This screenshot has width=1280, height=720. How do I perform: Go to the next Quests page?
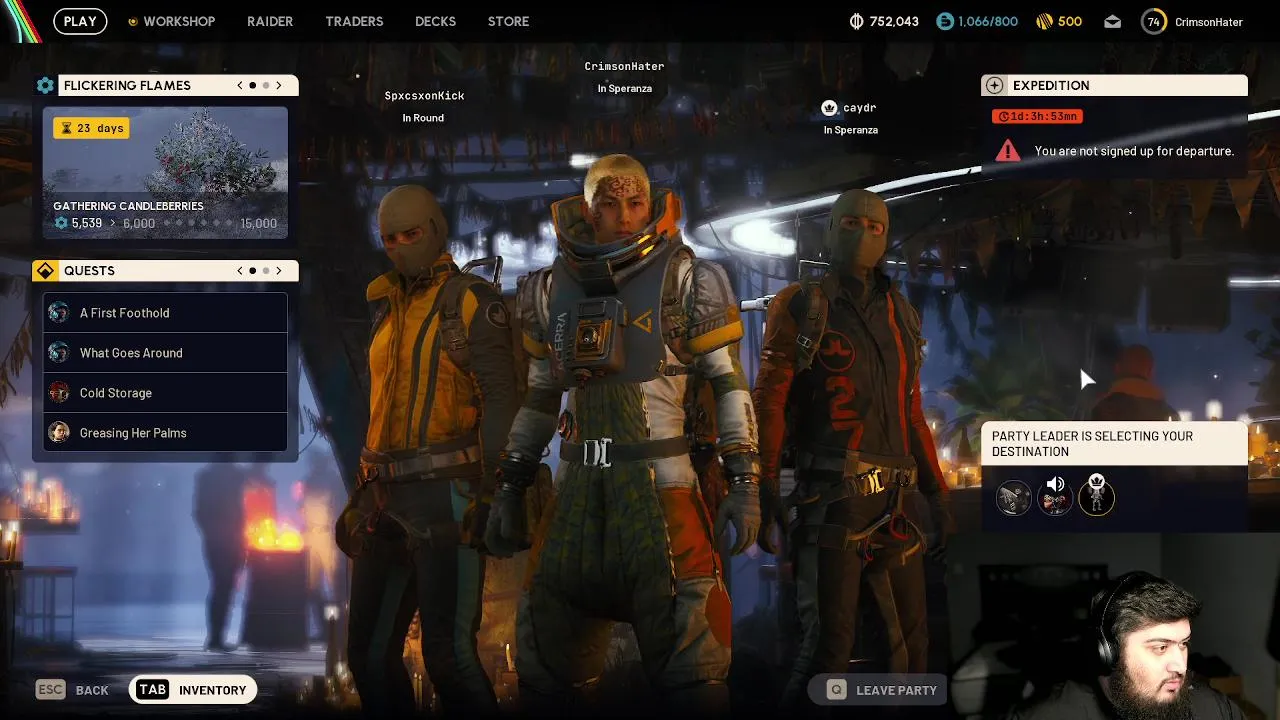click(x=279, y=271)
